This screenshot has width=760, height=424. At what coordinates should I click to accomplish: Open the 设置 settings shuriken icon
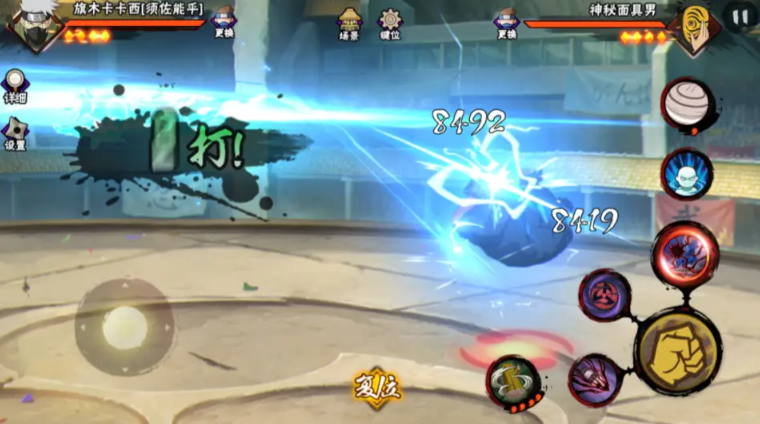15,132
